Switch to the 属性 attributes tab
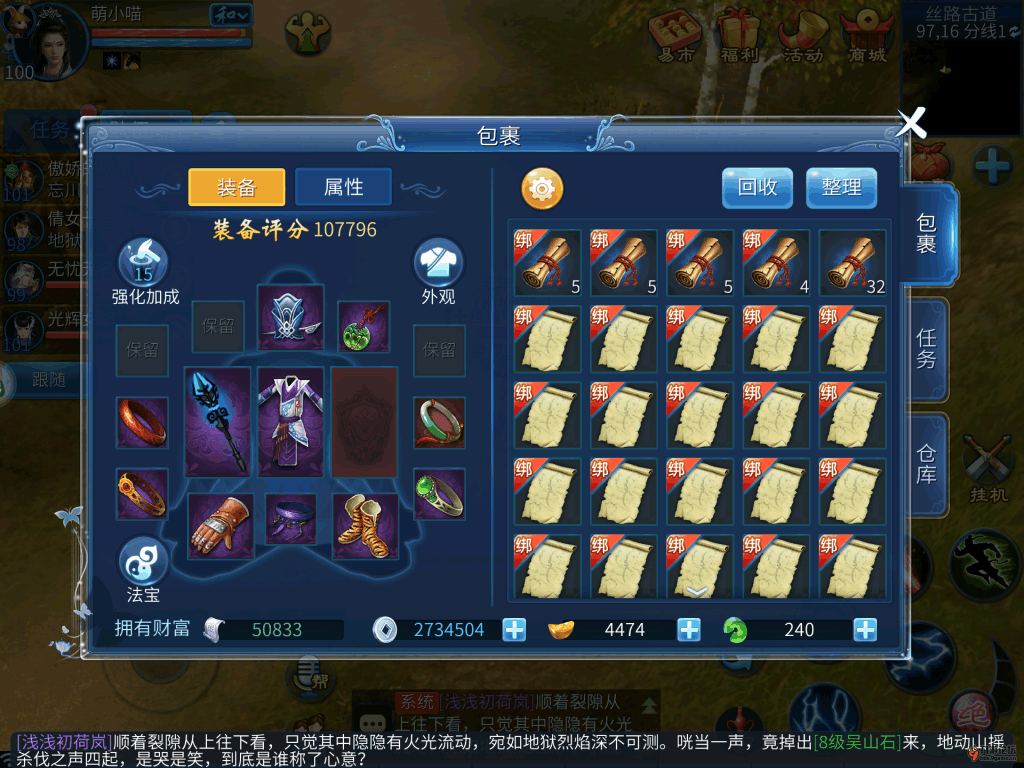This screenshot has height=768, width=1024. [343, 187]
